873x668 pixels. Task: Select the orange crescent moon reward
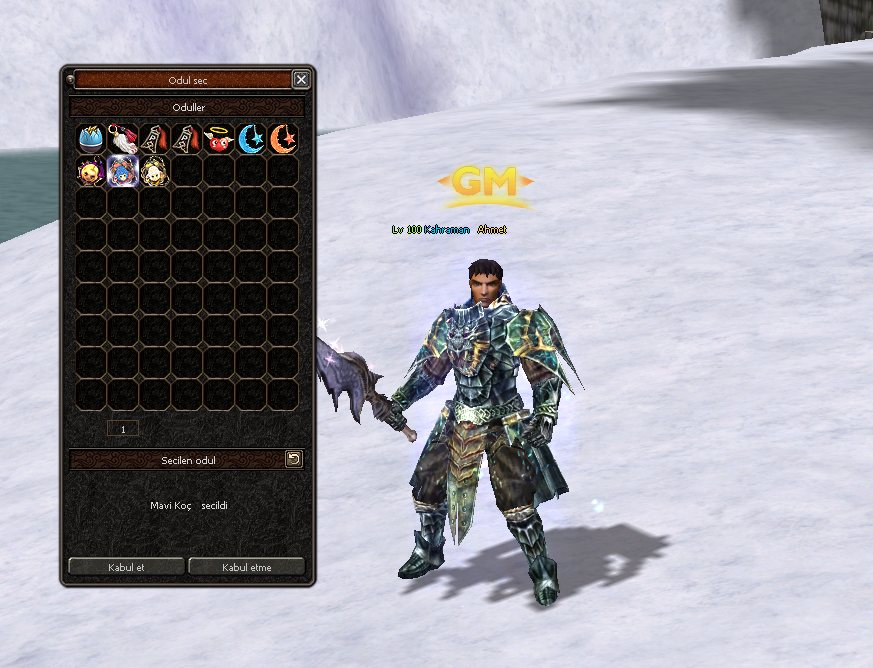coord(283,138)
